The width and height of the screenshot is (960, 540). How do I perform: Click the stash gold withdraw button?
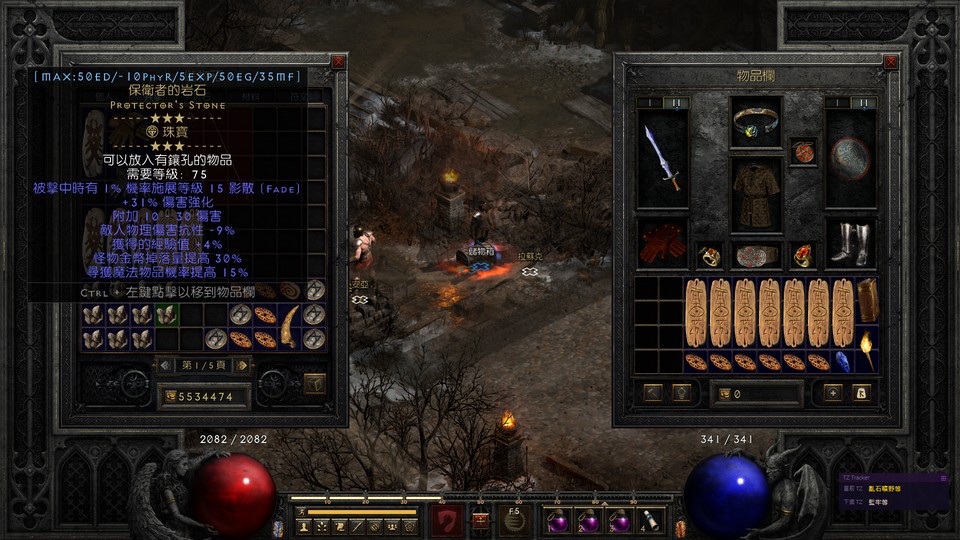click(171, 397)
